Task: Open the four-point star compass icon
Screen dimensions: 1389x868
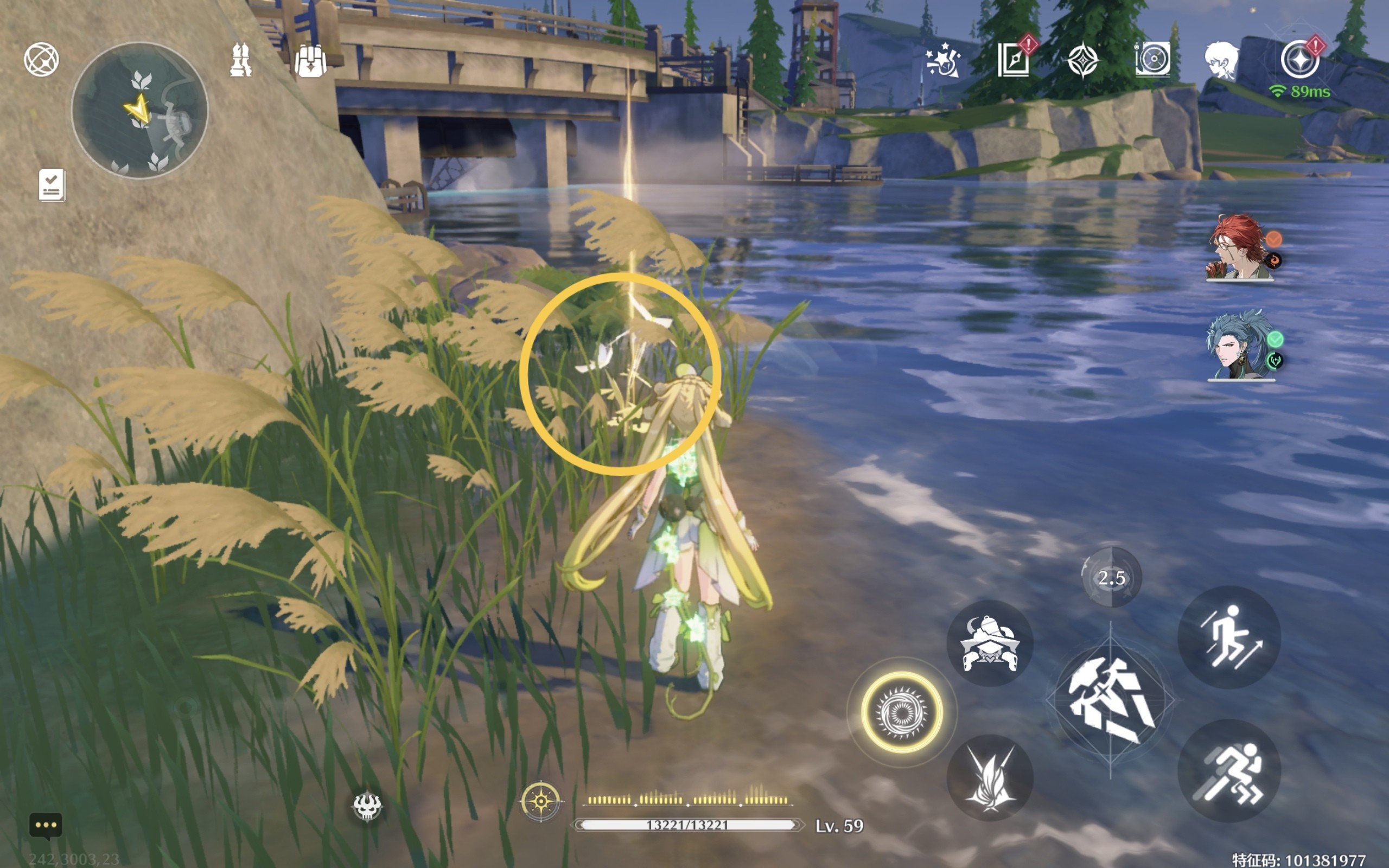Action: [1083, 60]
